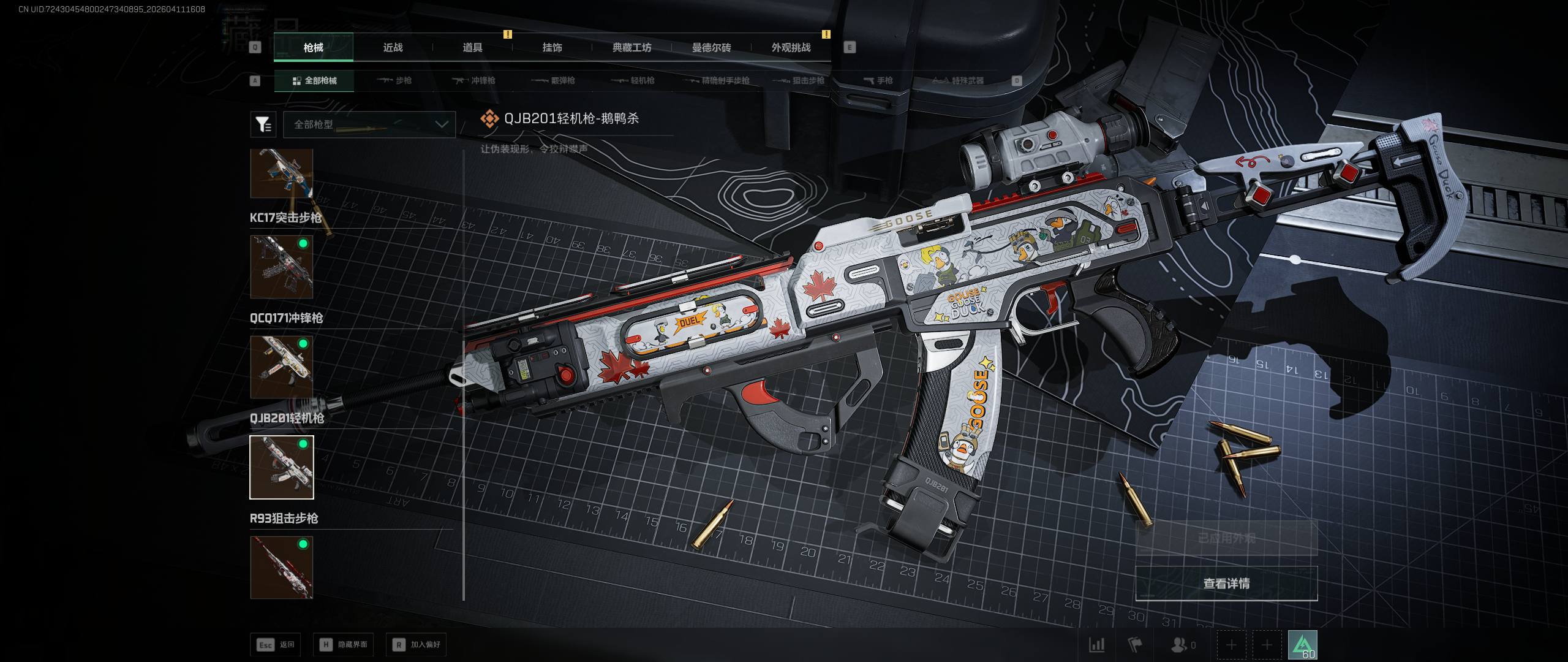Viewport: 1568px width, 662px height.
Task: Switch to the 外观挑战 tab
Action: [791, 48]
